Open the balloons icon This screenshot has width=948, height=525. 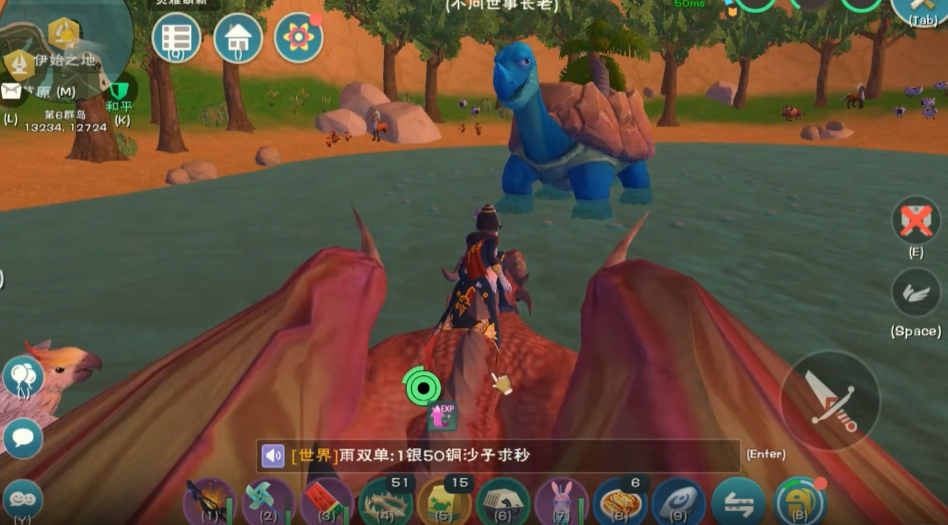[22, 377]
